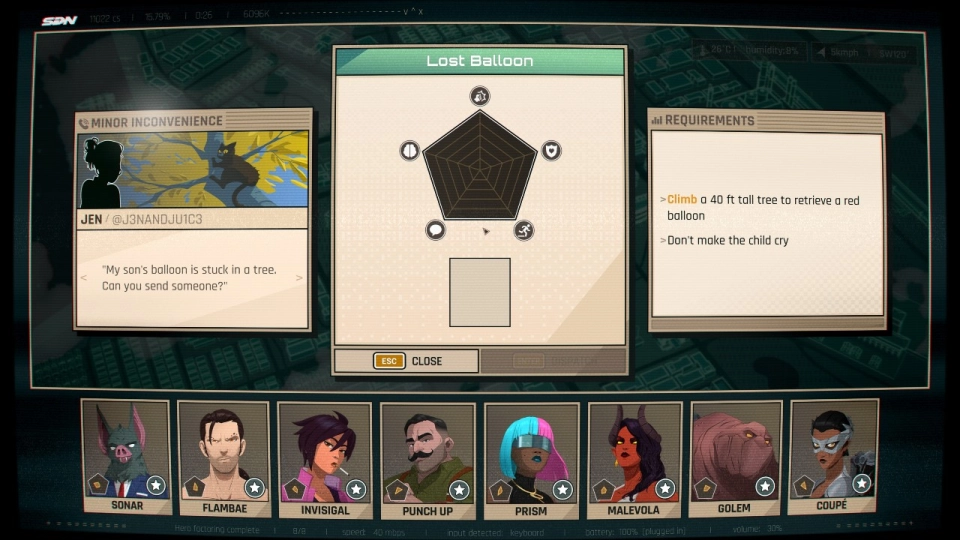Viewport: 960px width, 540px height.
Task: Choose Coupé from the hero roster
Action: 832,456
